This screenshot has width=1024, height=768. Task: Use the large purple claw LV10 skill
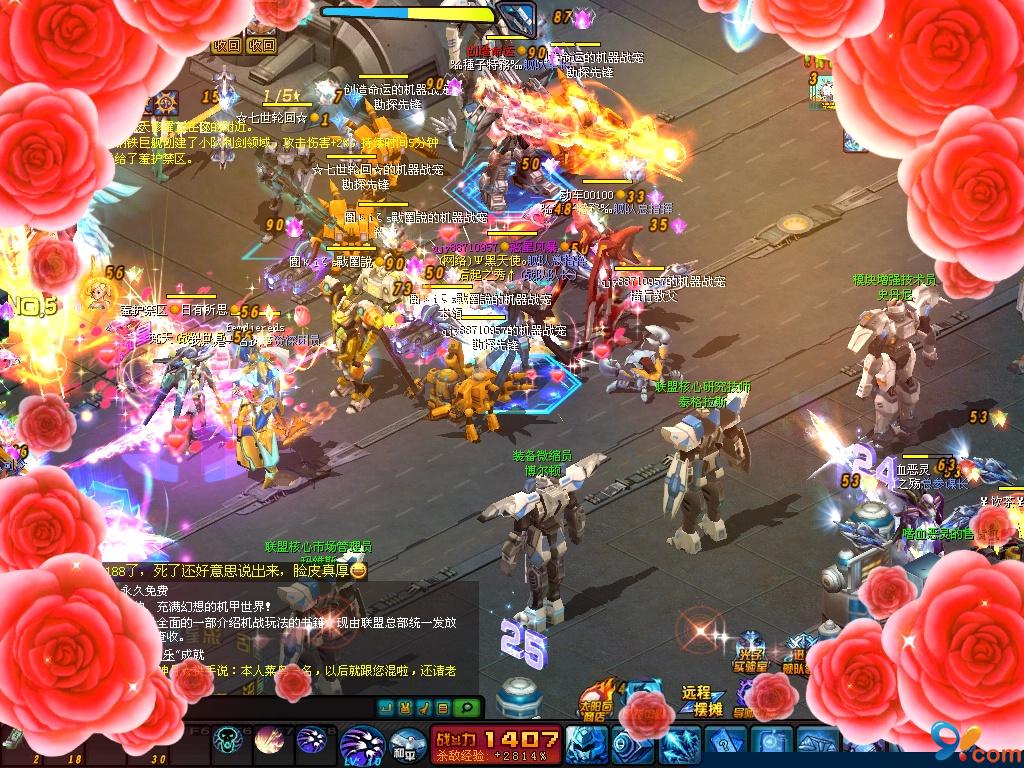(x=362, y=745)
